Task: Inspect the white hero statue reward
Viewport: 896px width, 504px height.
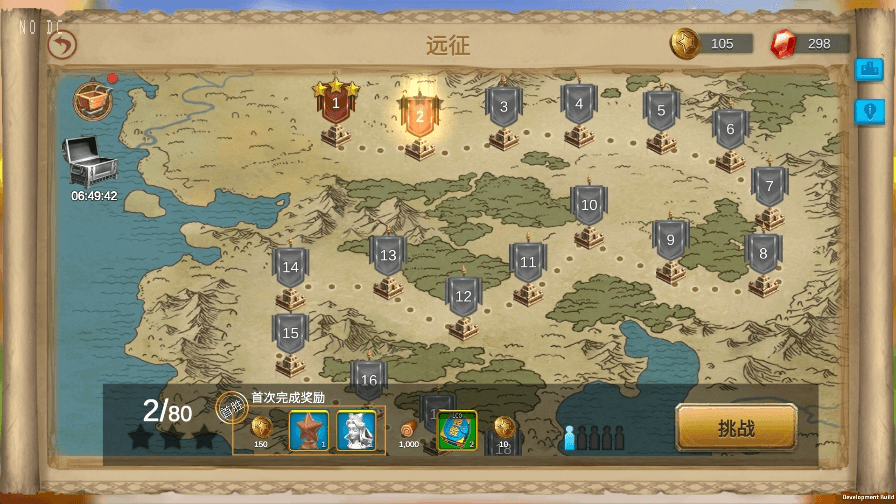Action: 356,430
